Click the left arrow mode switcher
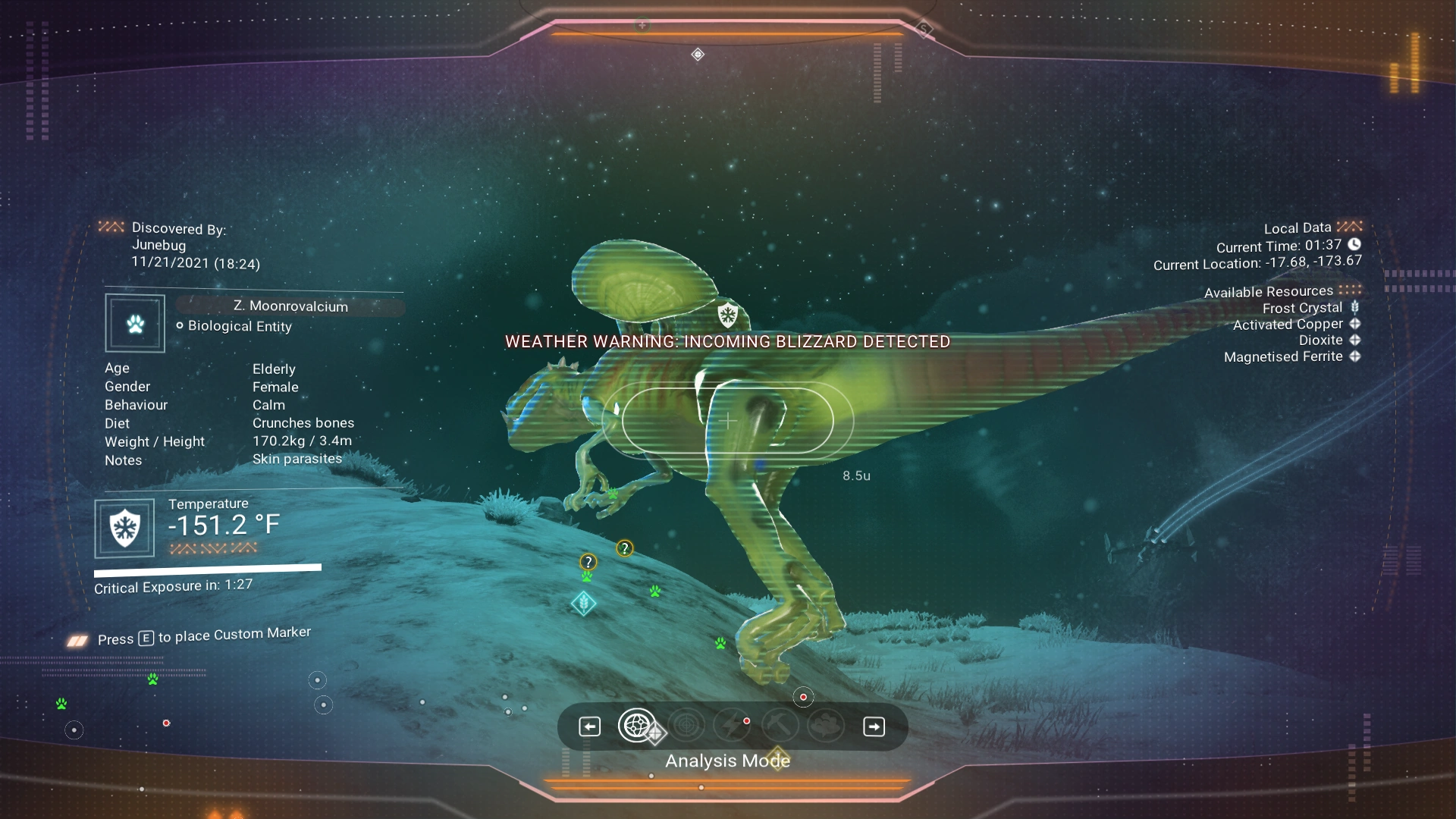Image resolution: width=1456 pixels, height=819 pixels. point(589,726)
